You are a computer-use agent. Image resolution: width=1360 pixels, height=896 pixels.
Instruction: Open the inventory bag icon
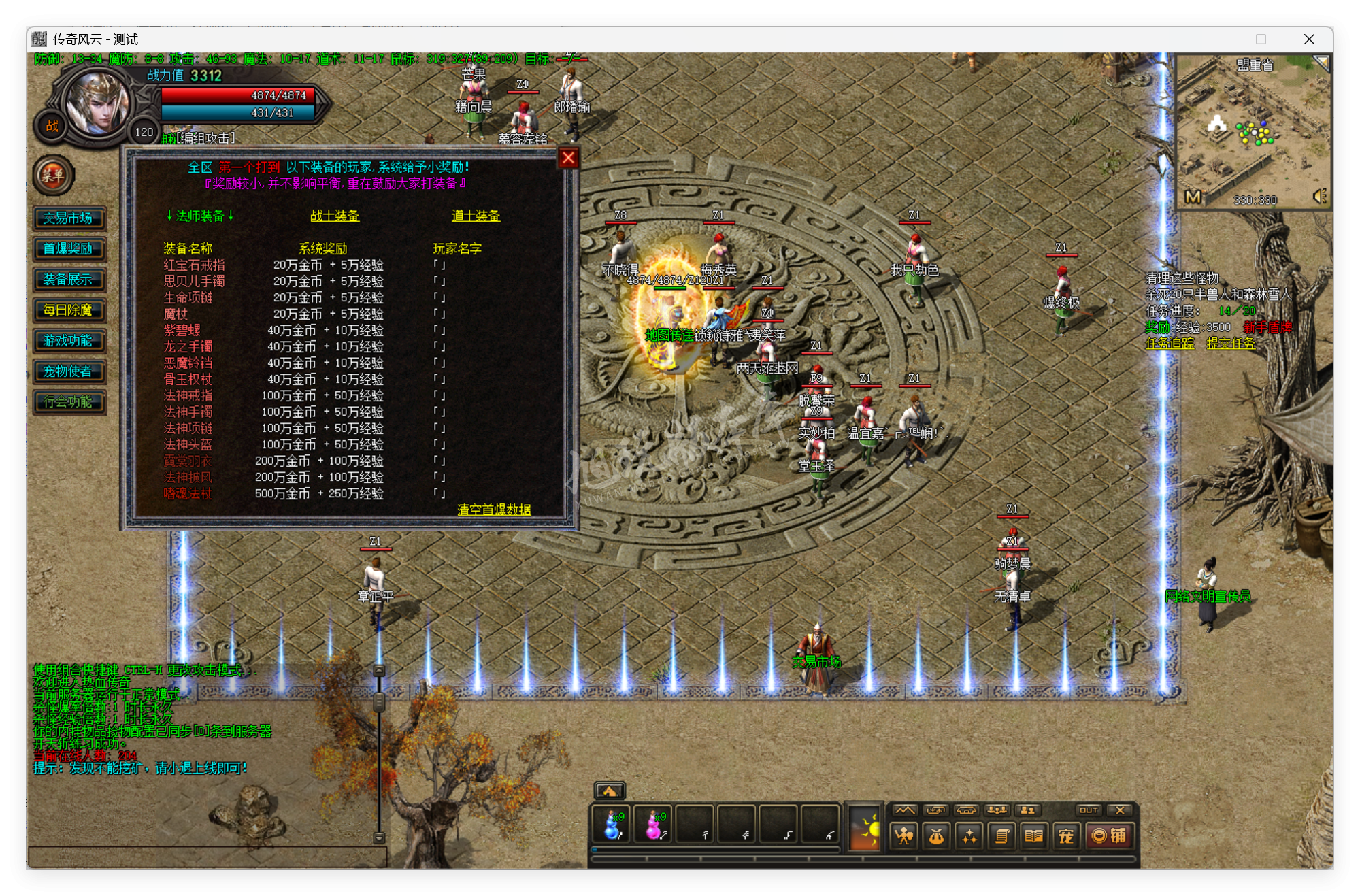[935, 835]
